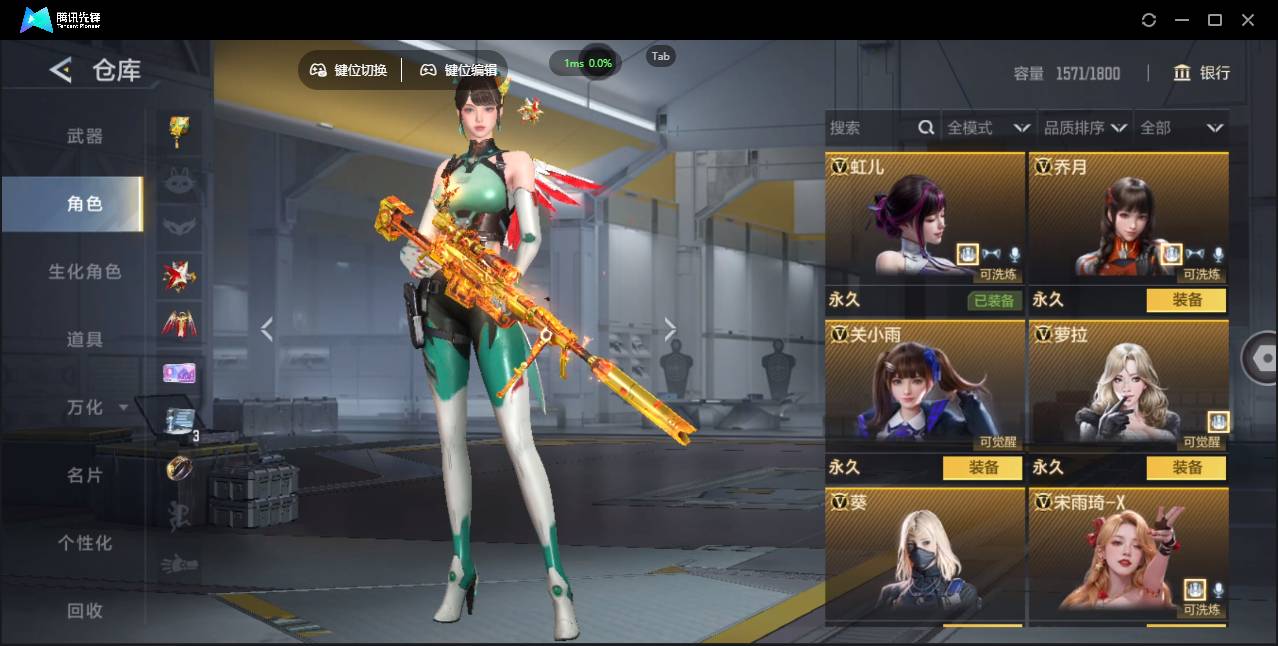Equip the 乔月 character
The image size is (1278, 646).
coord(1186,300)
